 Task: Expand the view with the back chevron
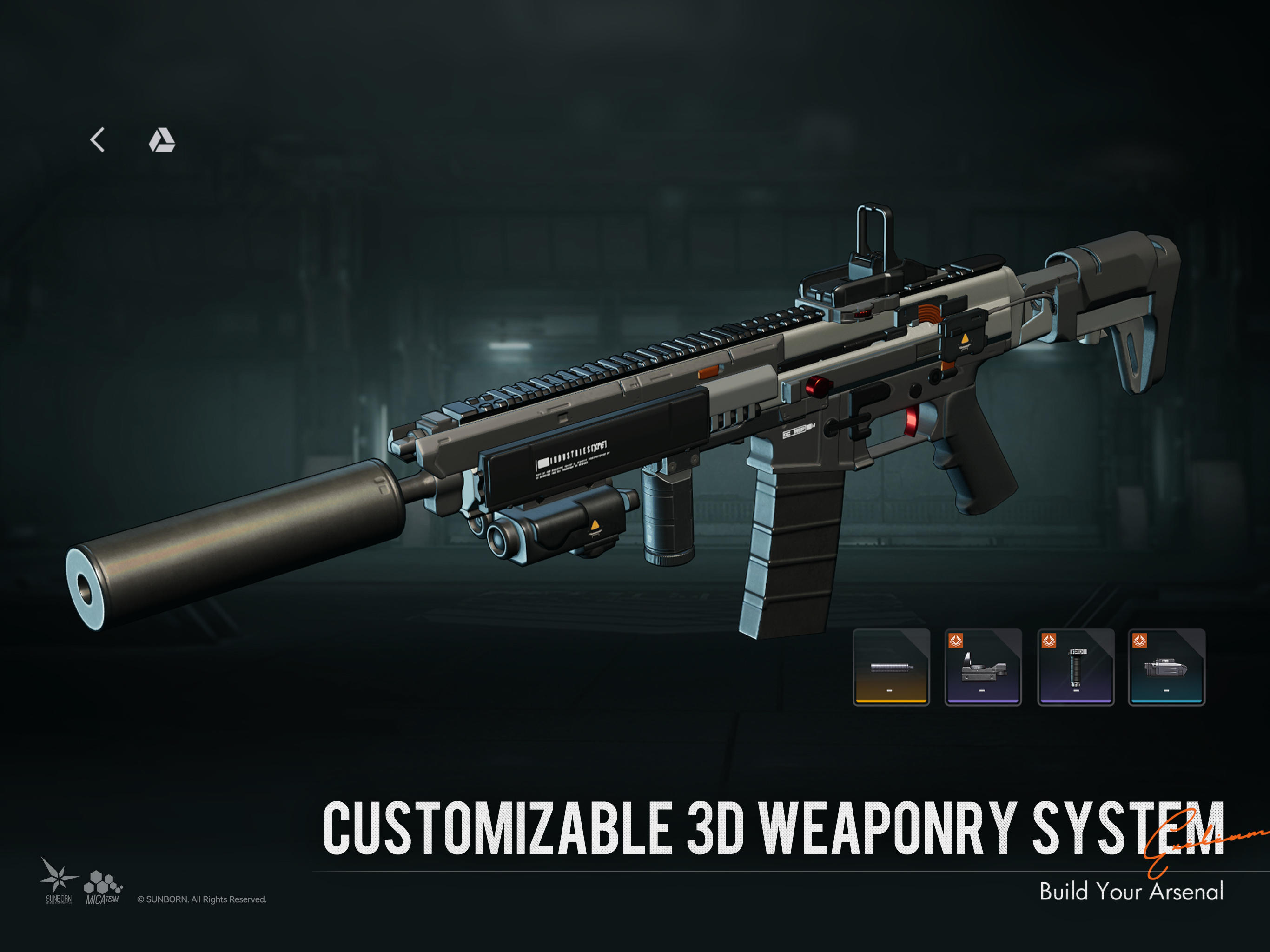pyautogui.click(x=98, y=139)
